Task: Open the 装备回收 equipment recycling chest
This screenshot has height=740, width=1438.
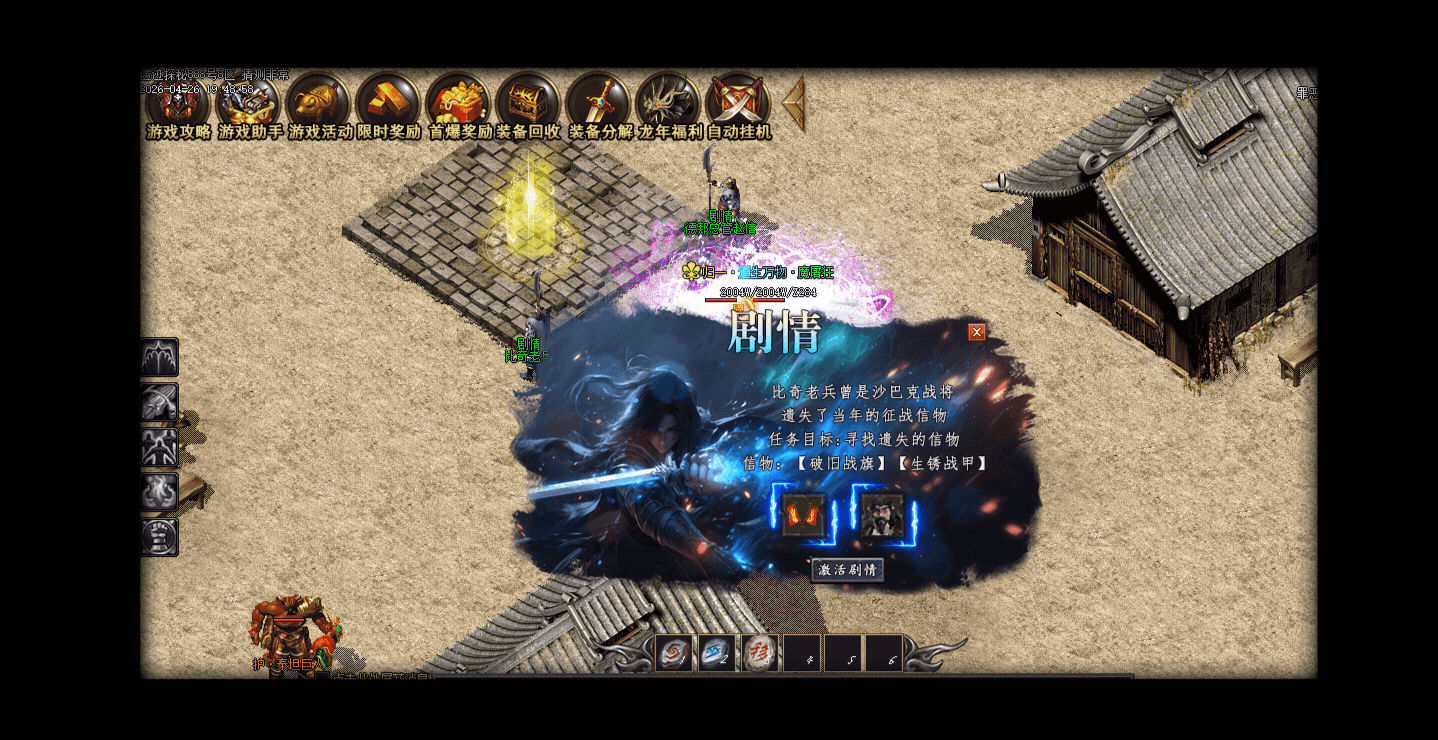Action: (528, 104)
